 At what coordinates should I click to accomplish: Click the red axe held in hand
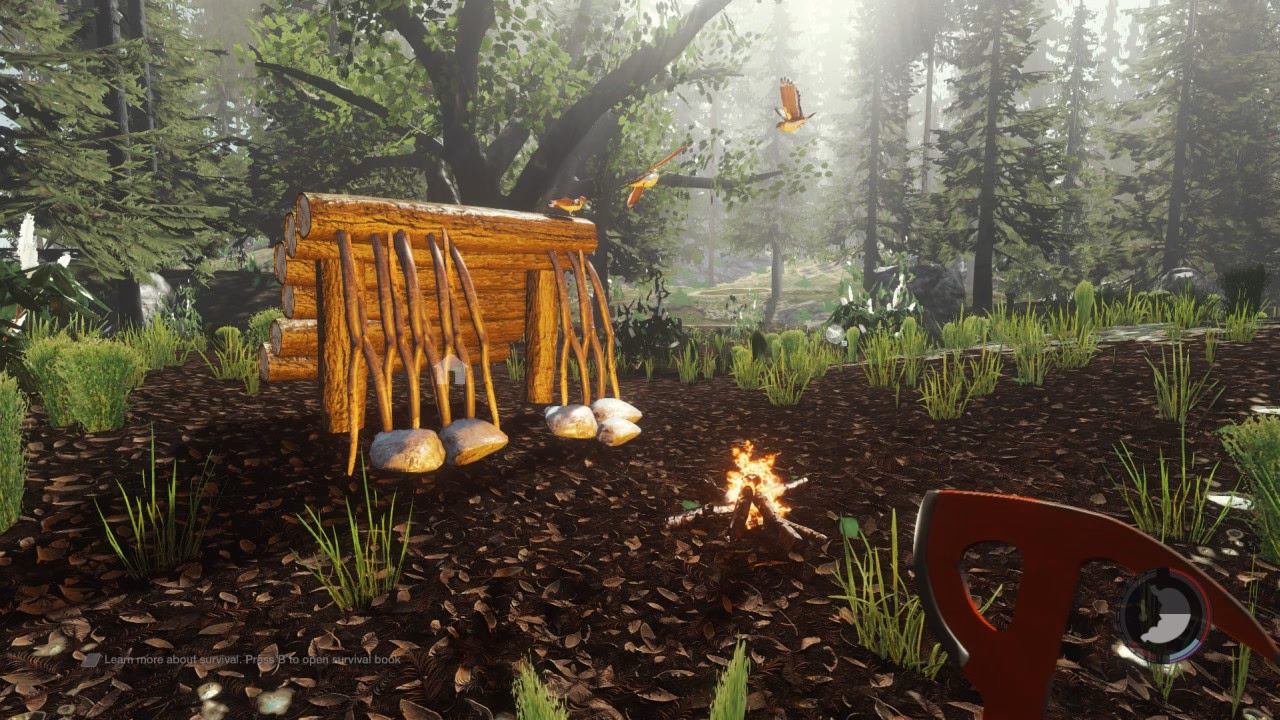[1010, 590]
